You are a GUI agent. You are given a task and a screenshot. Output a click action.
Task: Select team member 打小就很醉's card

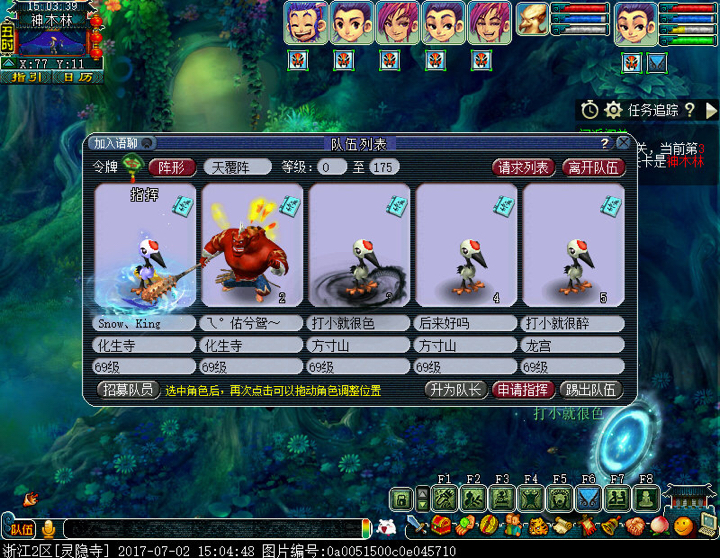[x=573, y=246]
